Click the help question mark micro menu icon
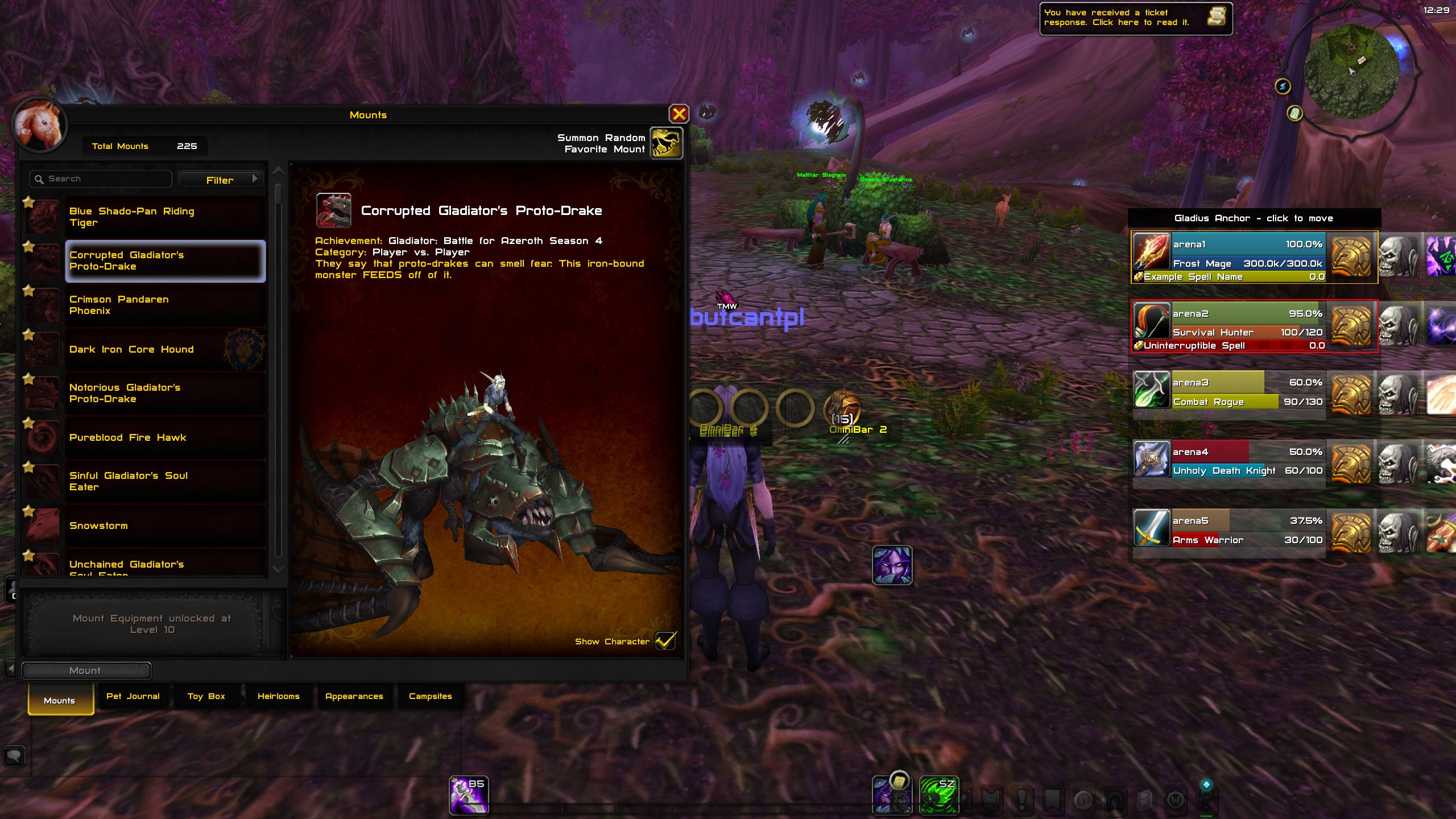The image size is (1456, 819). pos(1207,800)
